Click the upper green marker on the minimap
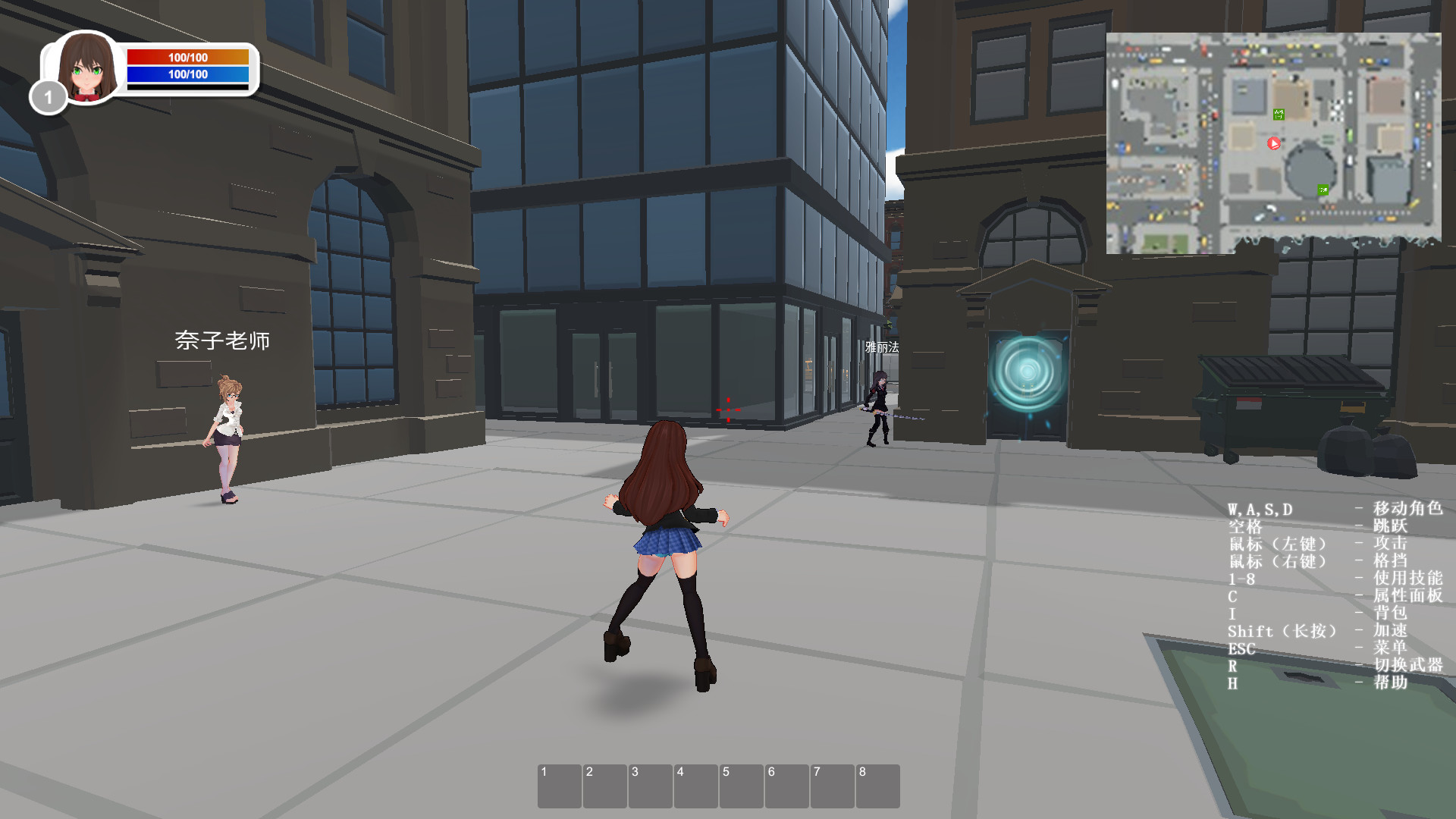 [x=1278, y=114]
